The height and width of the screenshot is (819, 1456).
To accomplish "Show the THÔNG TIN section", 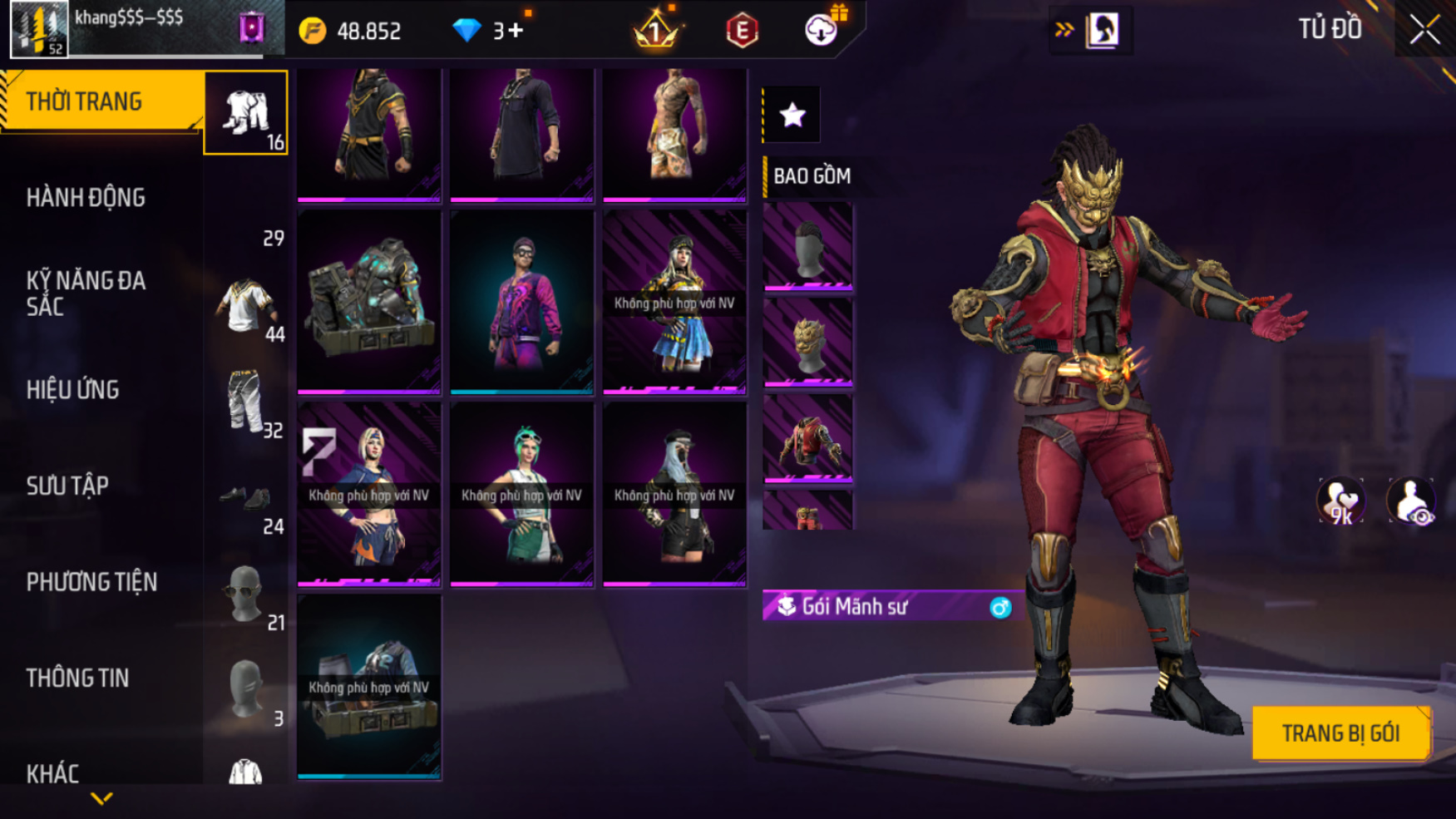I will (77, 678).
